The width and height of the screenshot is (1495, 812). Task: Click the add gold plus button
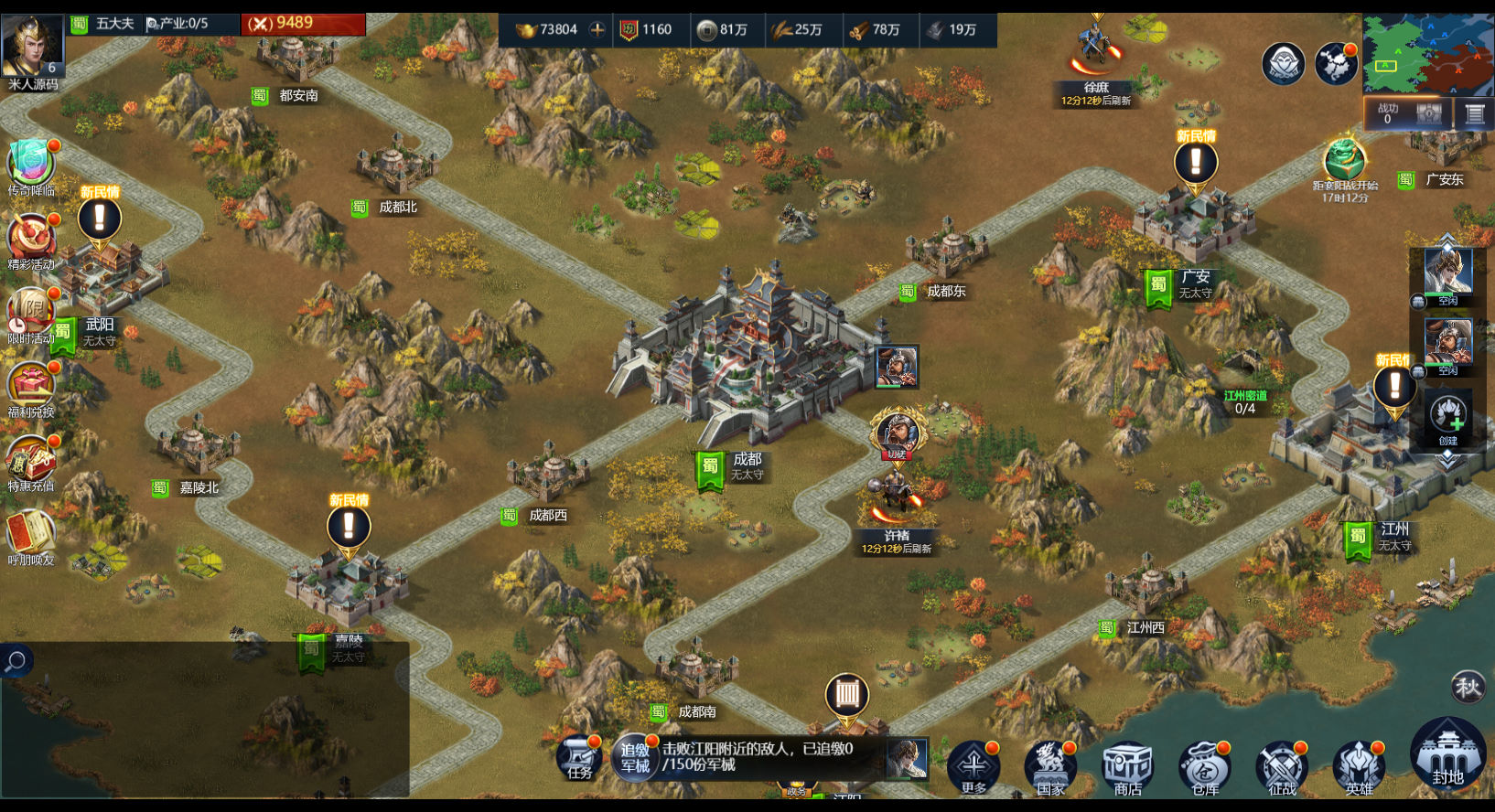[x=597, y=29]
